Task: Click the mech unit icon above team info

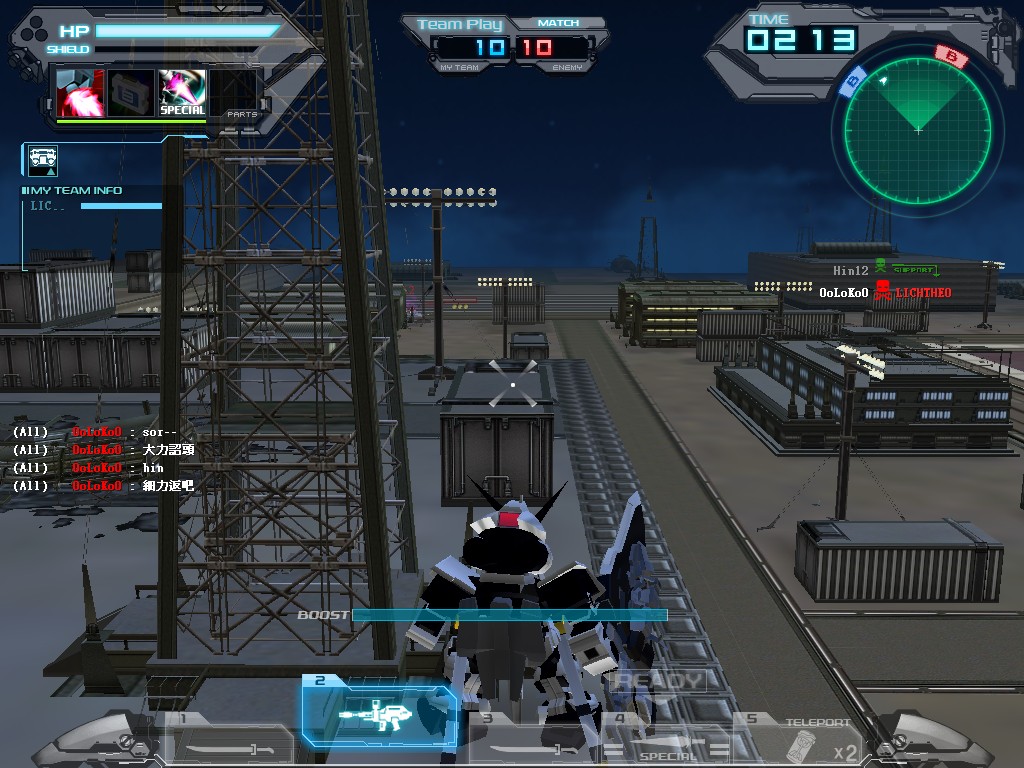Action: pos(43,160)
